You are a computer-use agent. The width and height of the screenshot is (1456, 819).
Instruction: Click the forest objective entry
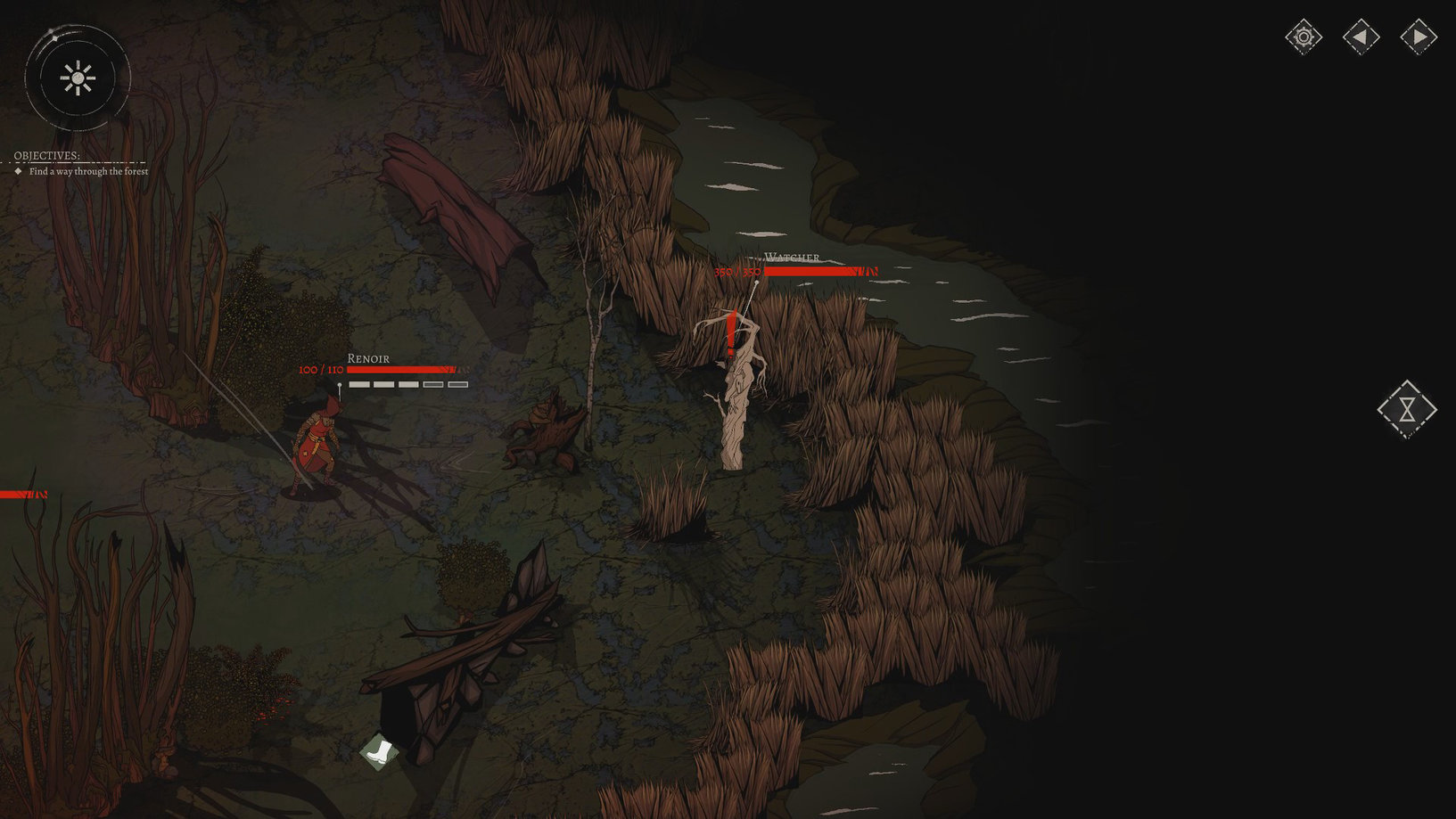point(88,171)
